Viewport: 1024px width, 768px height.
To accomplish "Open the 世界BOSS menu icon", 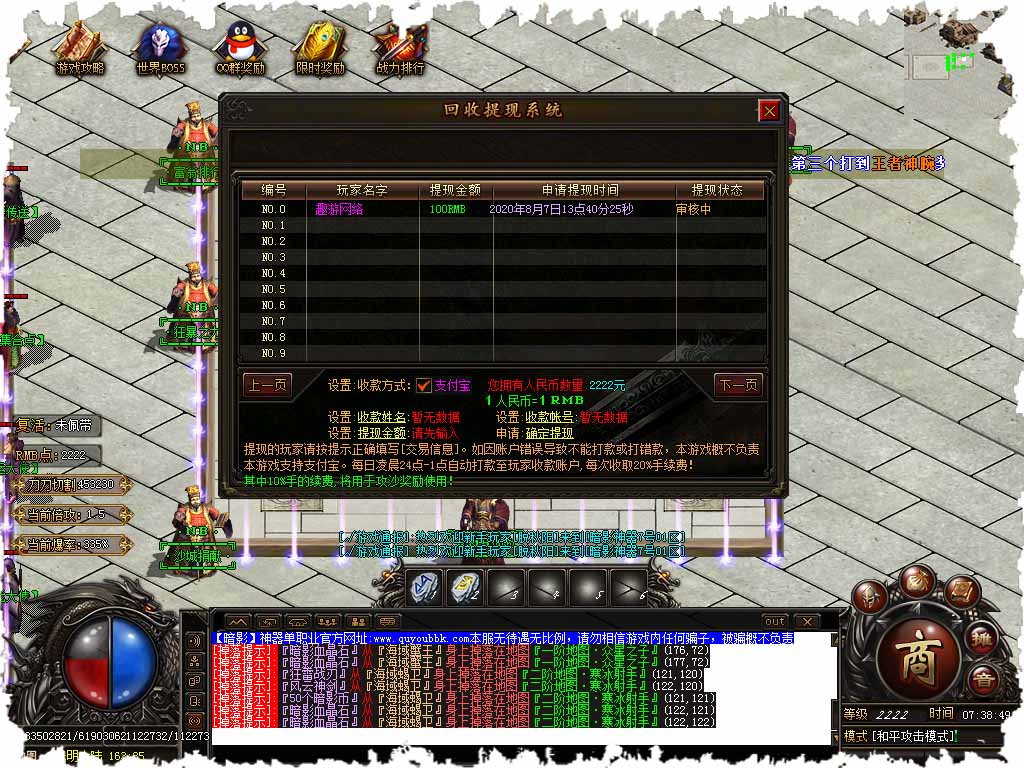I will (x=161, y=48).
